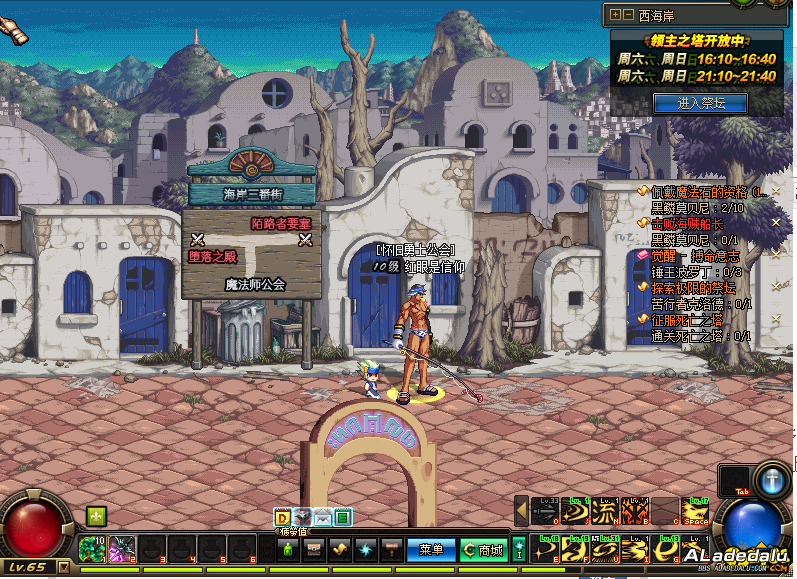Select the 击败海贼船长 quest entry
The image size is (797, 579).
tap(695, 224)
